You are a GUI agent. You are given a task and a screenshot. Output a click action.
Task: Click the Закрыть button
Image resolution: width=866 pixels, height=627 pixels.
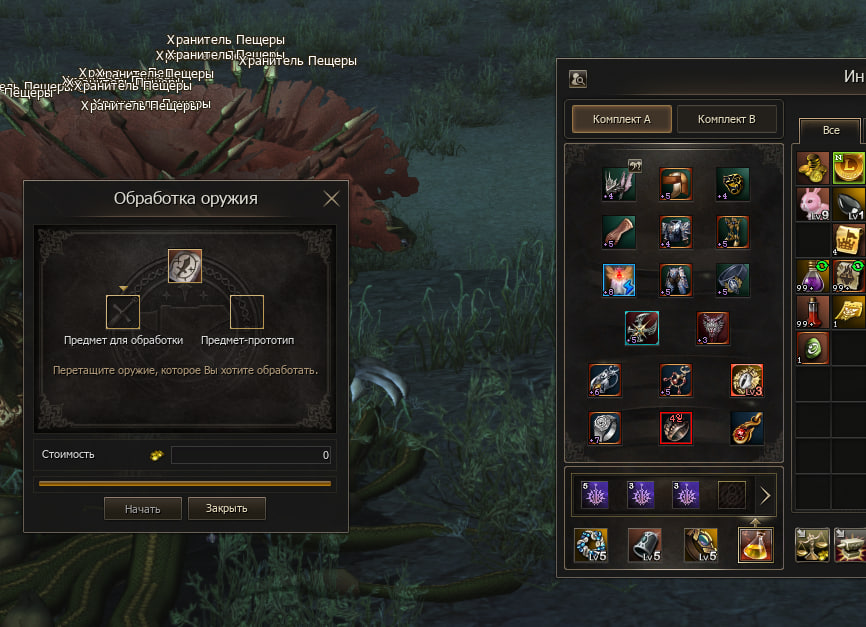pos(226,508)
